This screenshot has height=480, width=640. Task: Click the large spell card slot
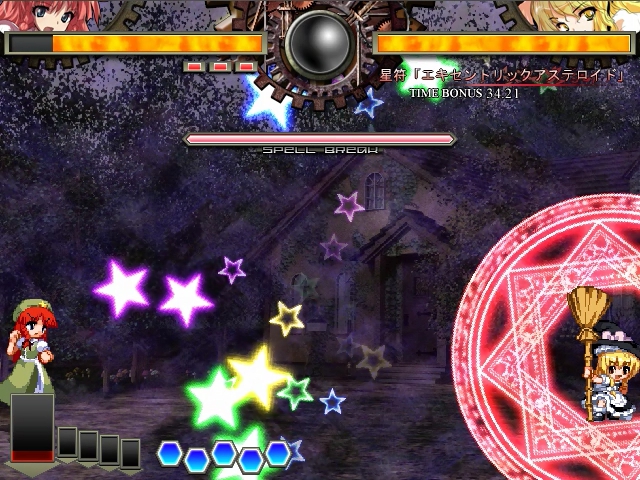point(32,428)
